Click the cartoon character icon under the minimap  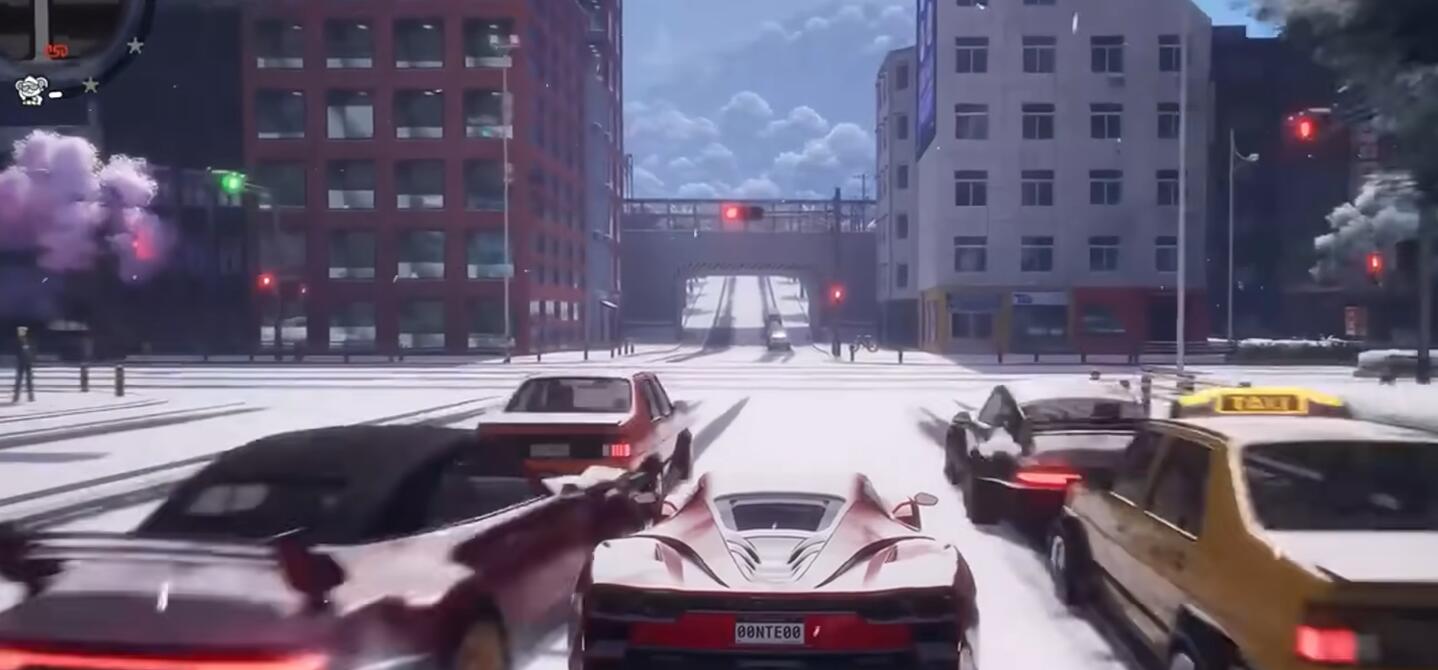click(31, 91)
